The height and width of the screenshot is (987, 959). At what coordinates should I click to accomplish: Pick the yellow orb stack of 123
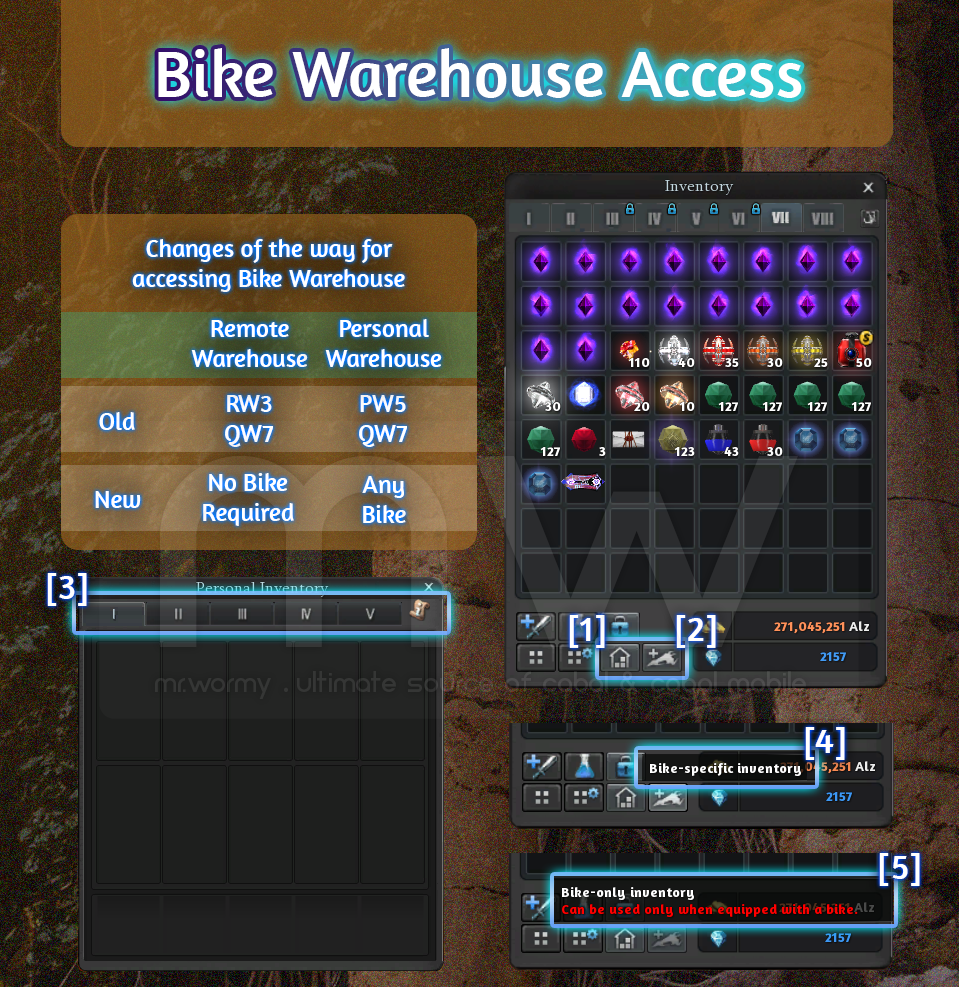(x=673, y=440)
